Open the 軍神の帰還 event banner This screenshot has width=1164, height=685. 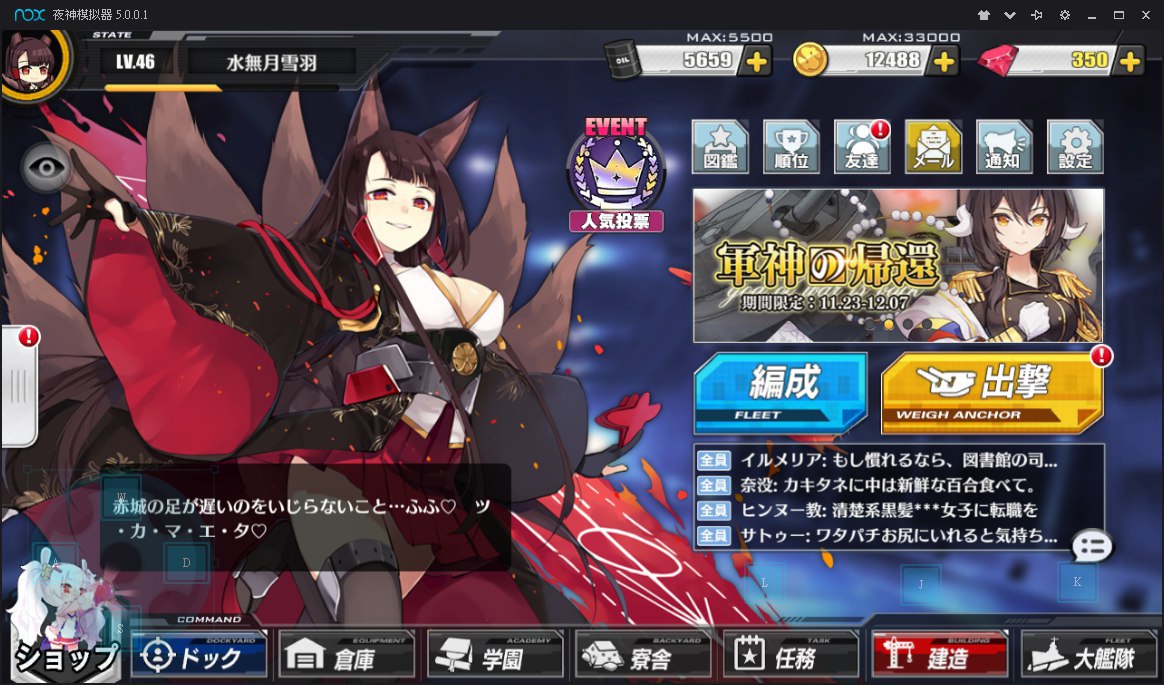coord(898,265)
